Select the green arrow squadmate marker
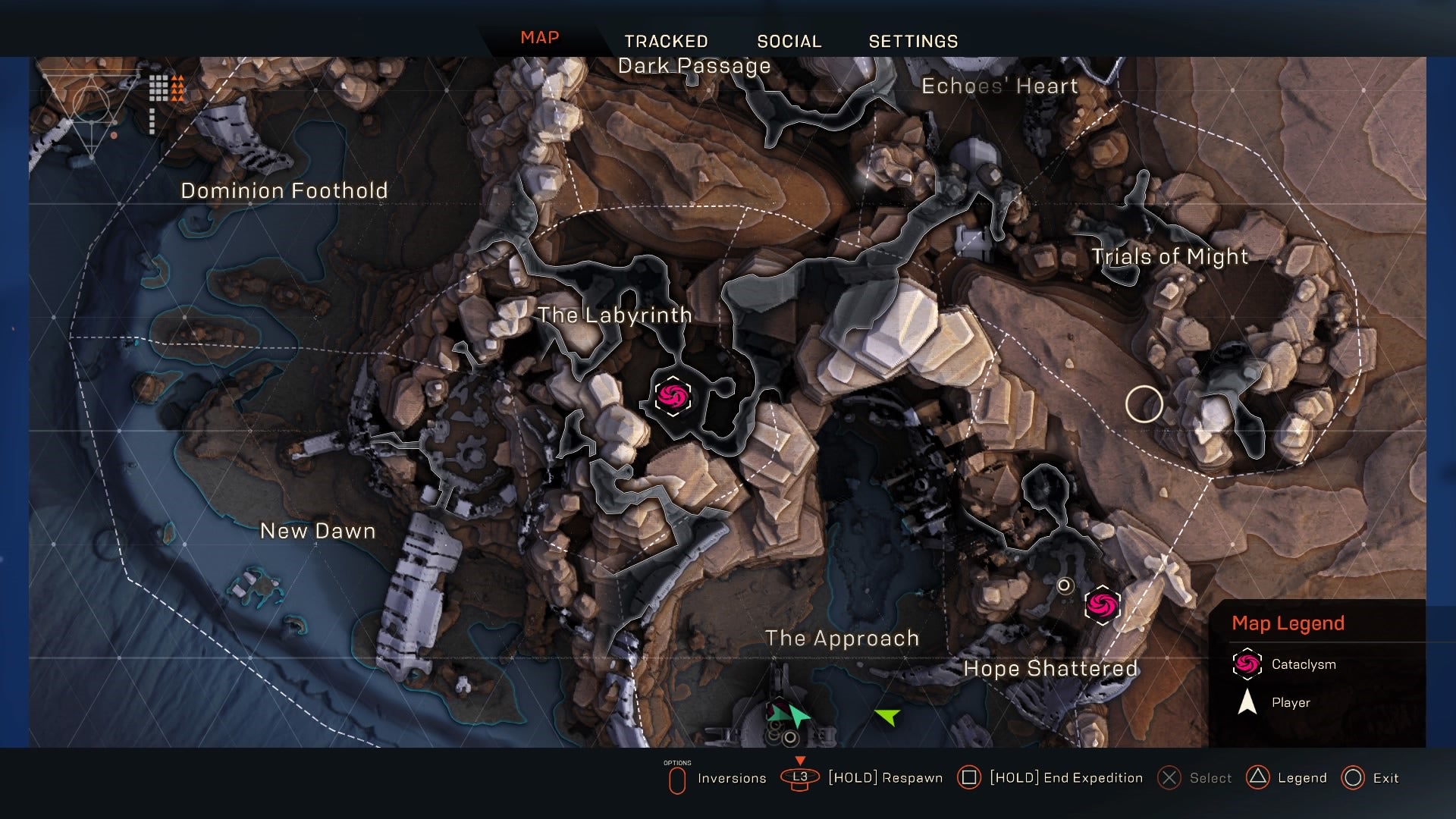Image resolution: width=1456 pixels, height=819 pixels. point(886,715)
